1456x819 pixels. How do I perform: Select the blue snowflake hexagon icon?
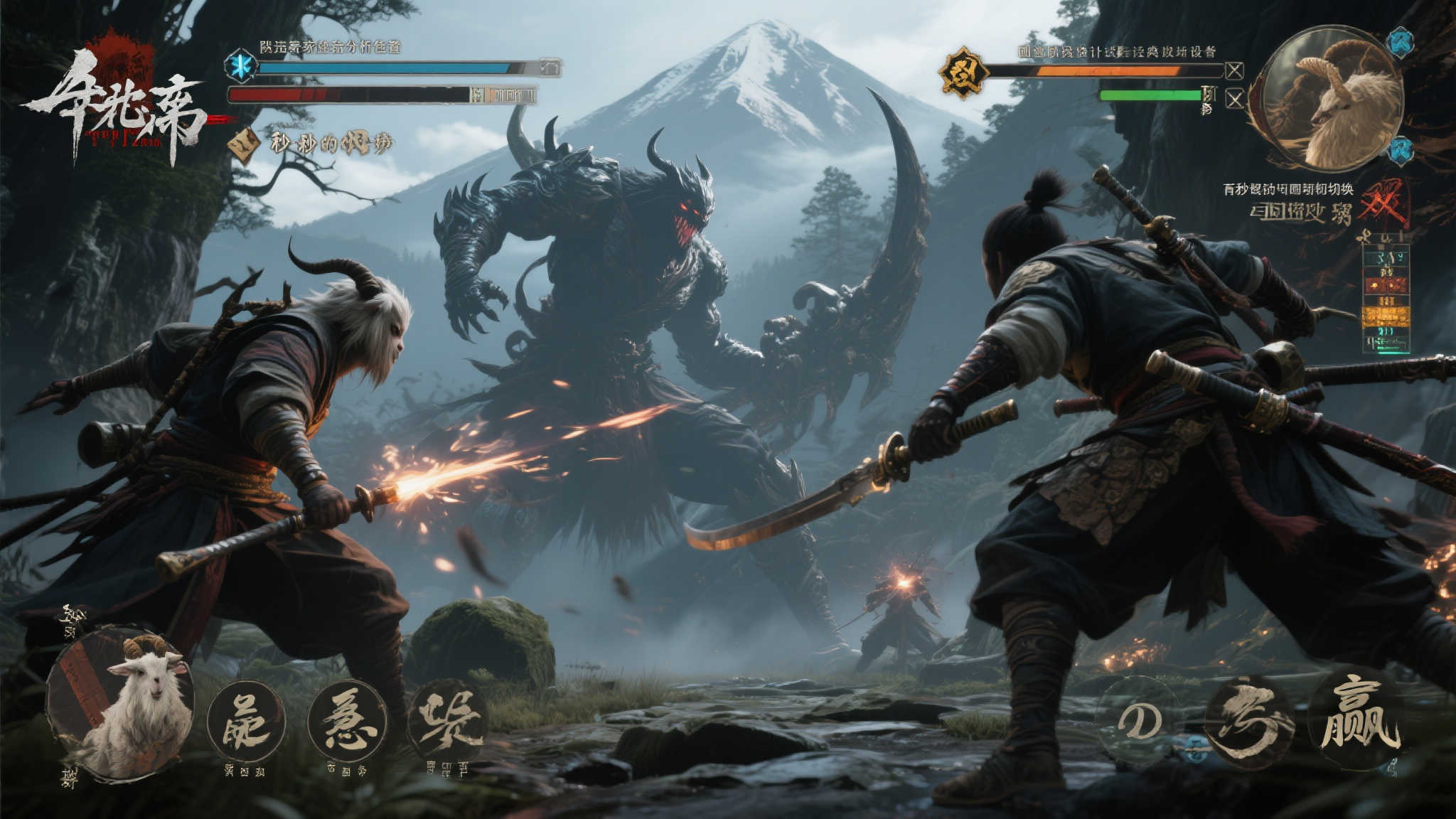click(241, 66)
